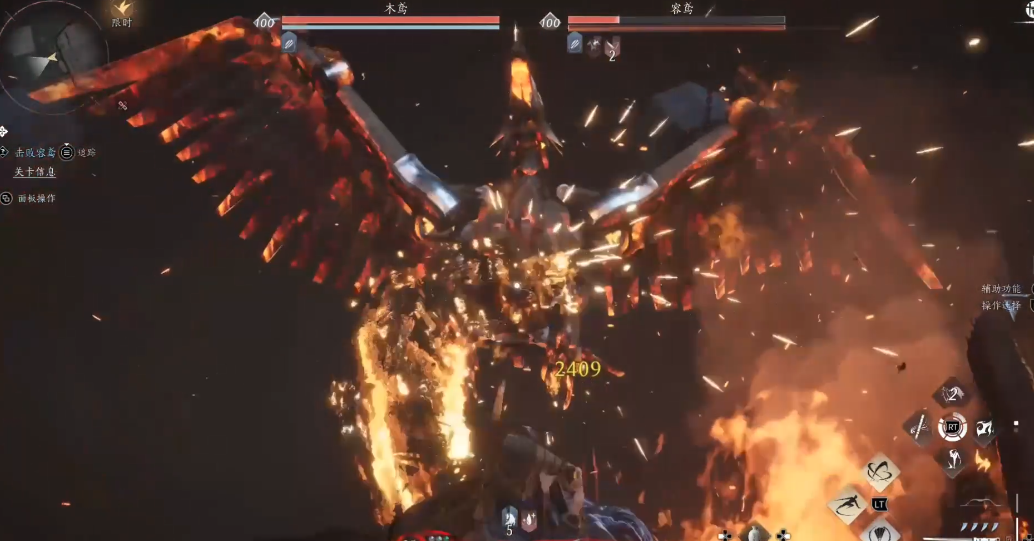Activate the bottom figure skill in the wheel
The width and height of the screenshot is (1034, 541).
951,460
